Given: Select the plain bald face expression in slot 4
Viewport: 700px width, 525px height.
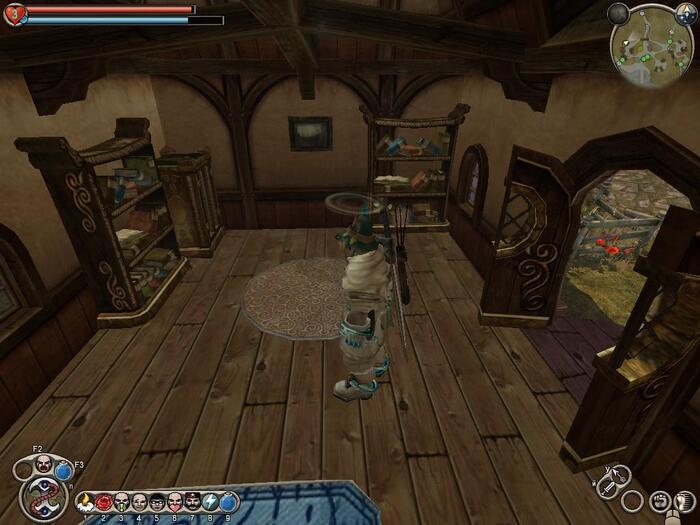Looking at the screenshot, I should pyautogui.click(x=140, y=501).
